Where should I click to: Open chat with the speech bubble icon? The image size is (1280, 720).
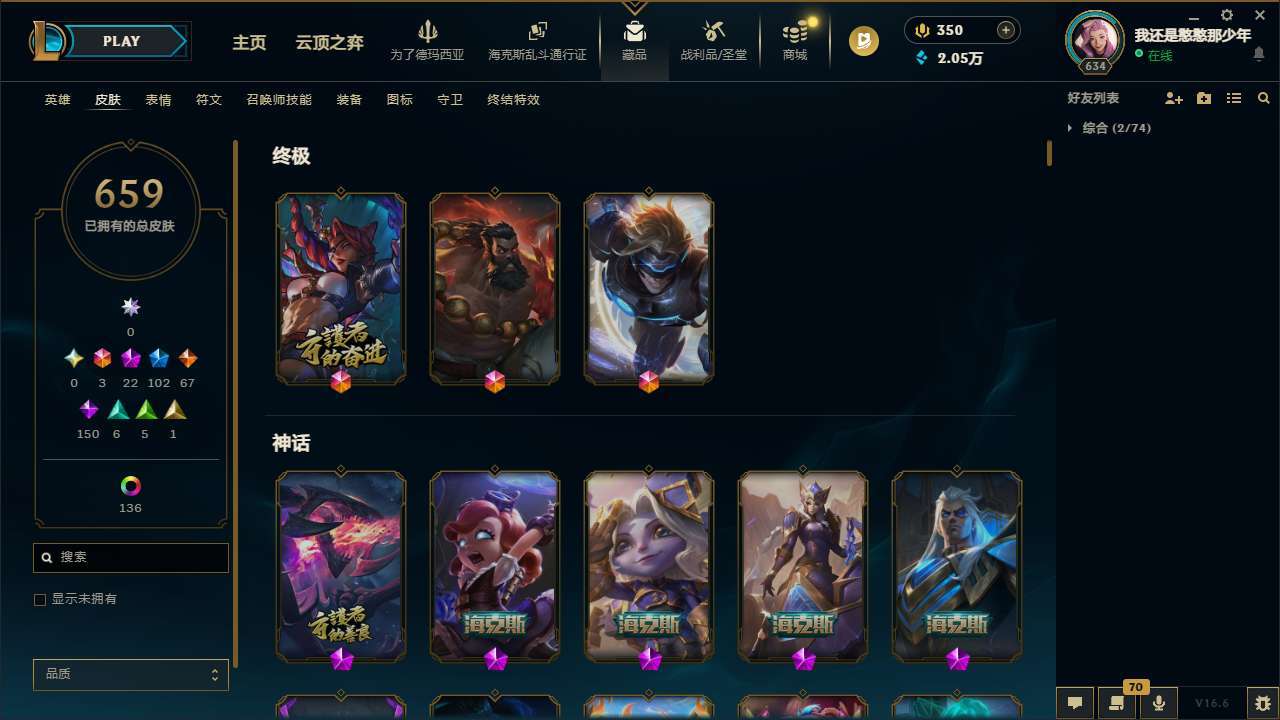tap(1075, 702)
